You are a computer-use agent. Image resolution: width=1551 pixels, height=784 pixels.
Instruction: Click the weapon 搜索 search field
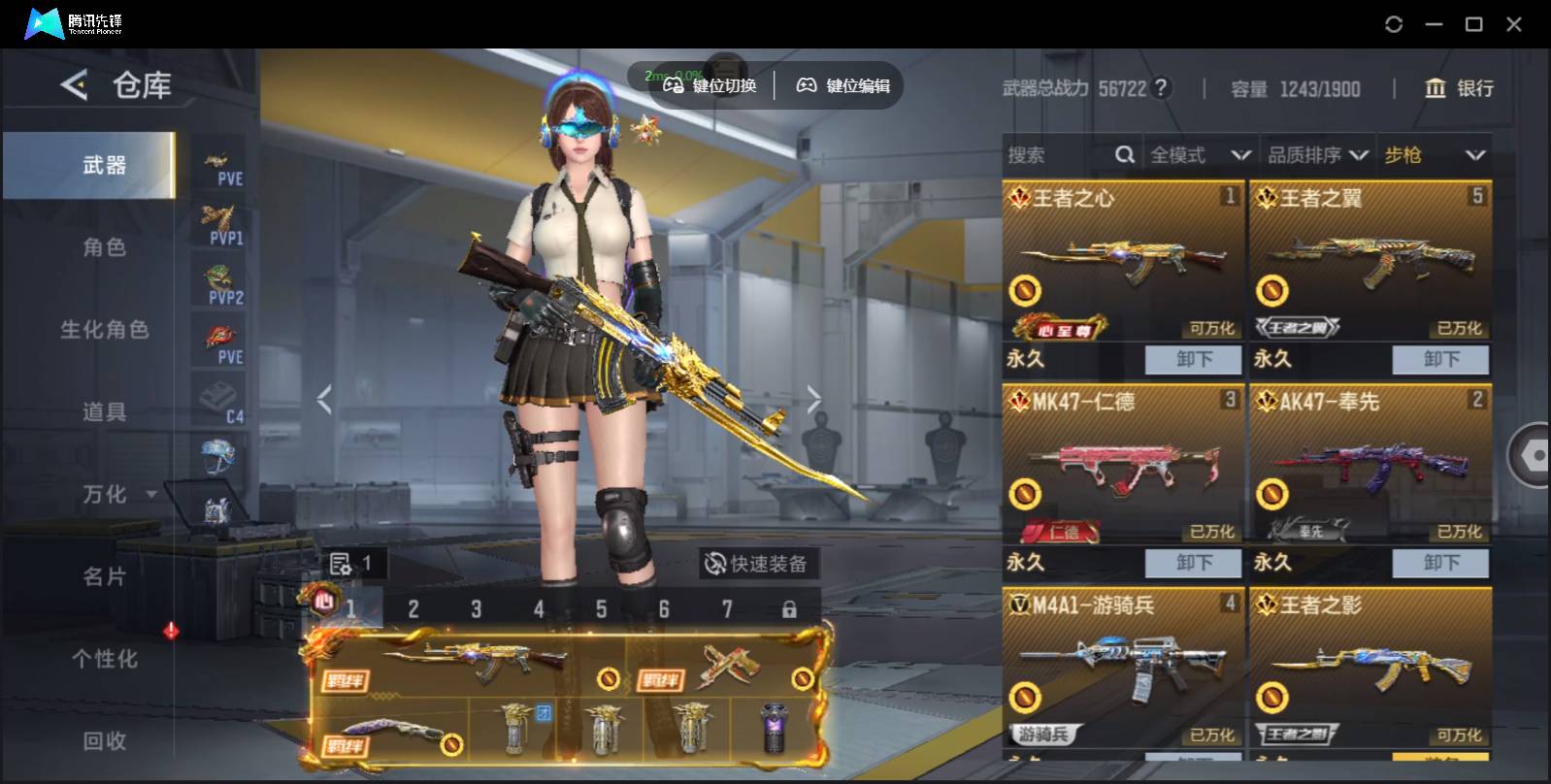[x=1058, y=155]
